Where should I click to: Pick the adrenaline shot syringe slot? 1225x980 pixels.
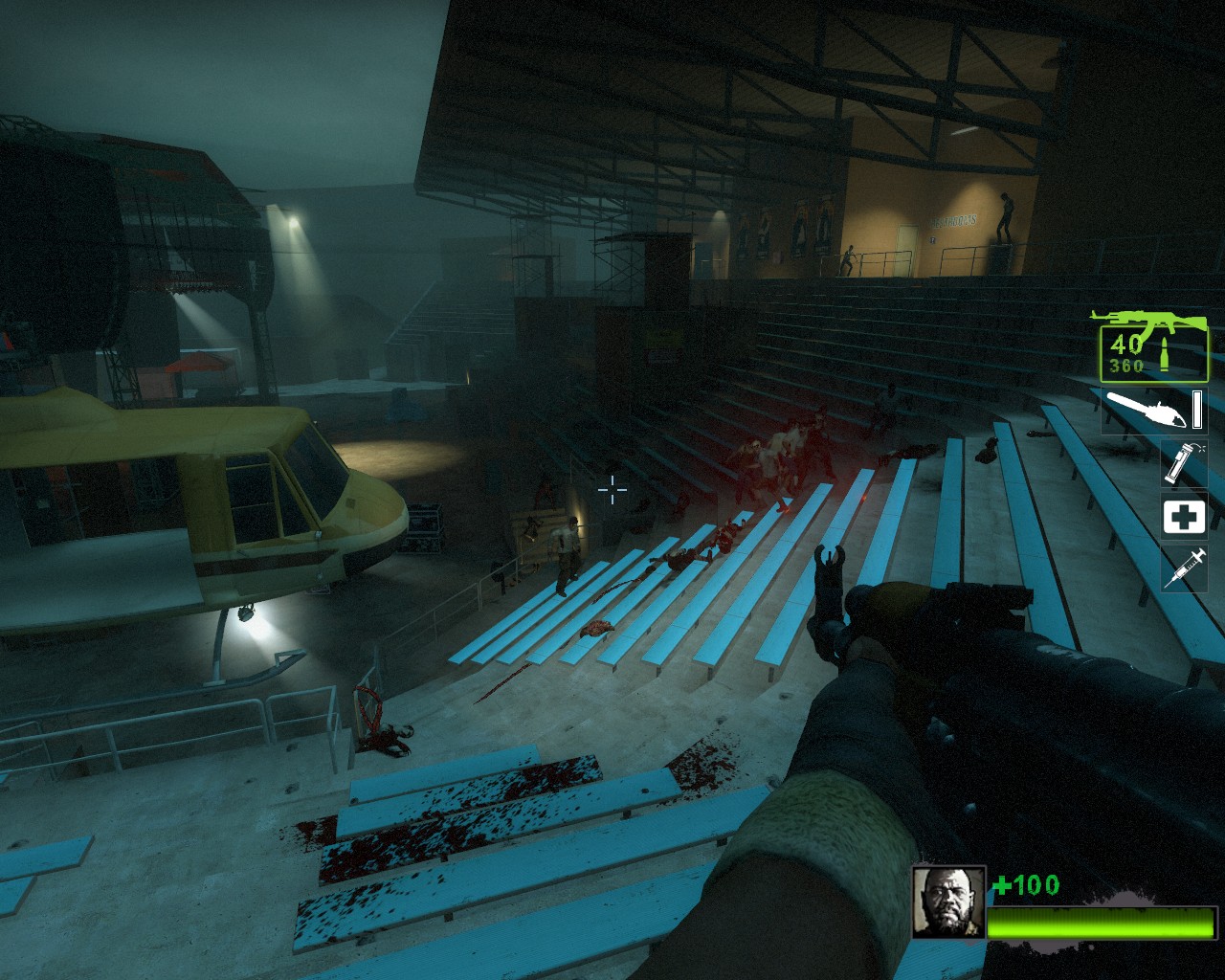(1184, 568)
